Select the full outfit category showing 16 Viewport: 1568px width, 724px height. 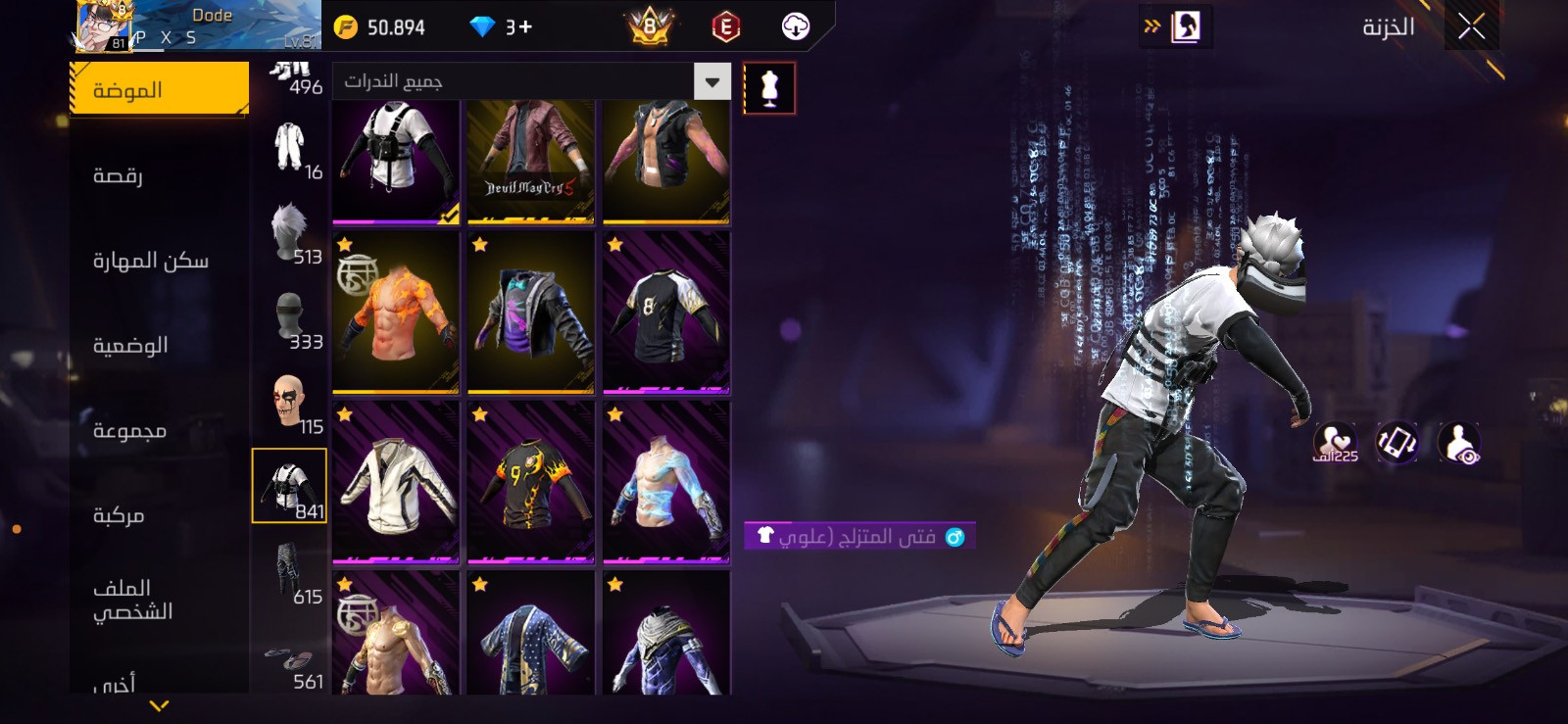click(x=291, y=149)
